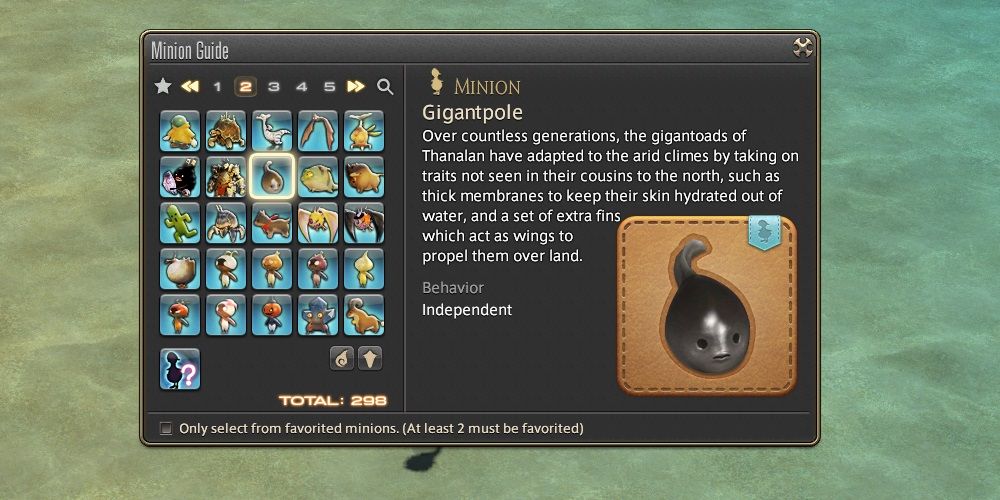This screenshot has width=1000, height=500.
Task: Select the green cactuar minion
Action: coord(180,223)
